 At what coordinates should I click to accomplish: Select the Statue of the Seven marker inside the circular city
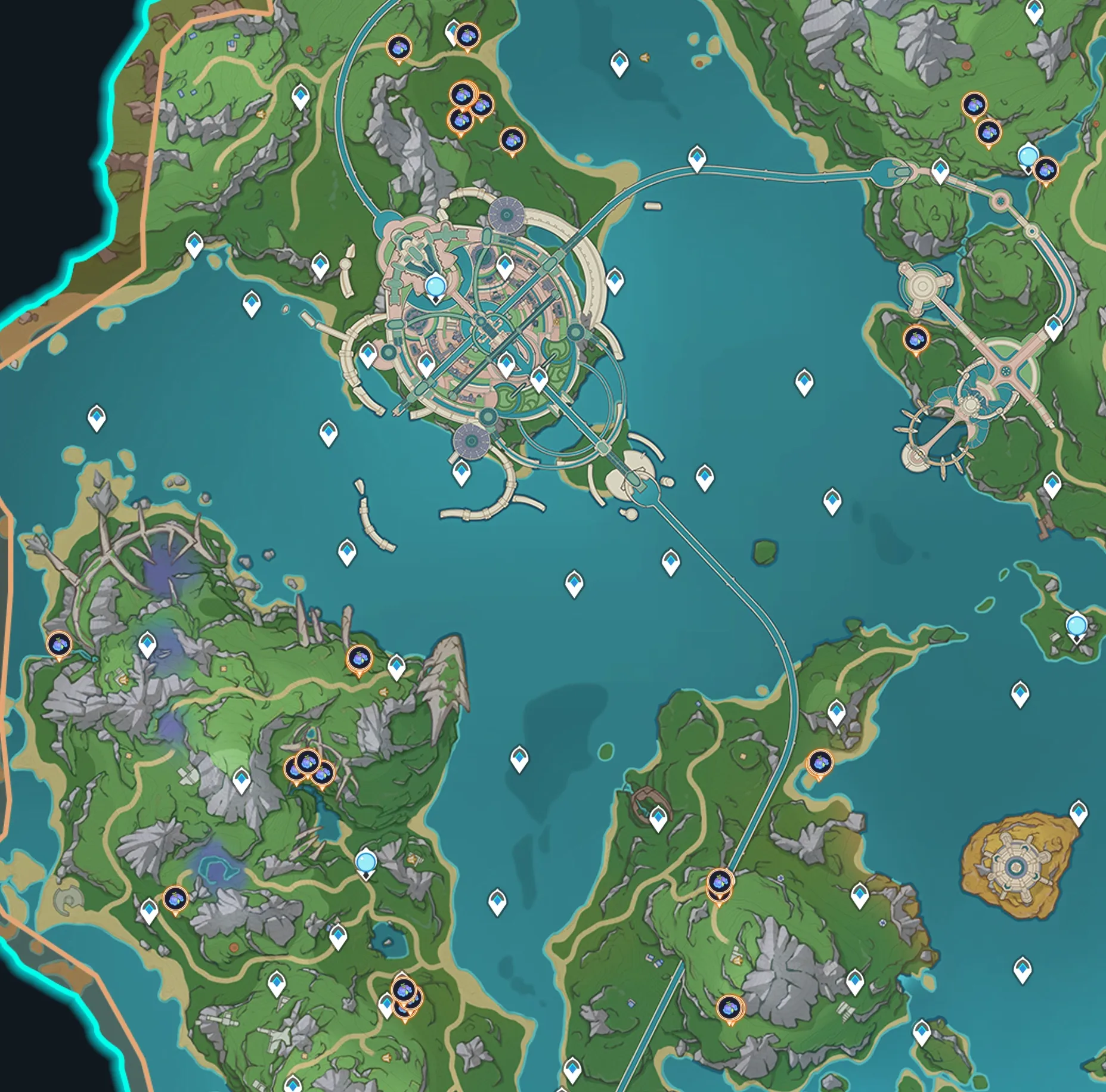pyautogui.click(x=436, y=287)
